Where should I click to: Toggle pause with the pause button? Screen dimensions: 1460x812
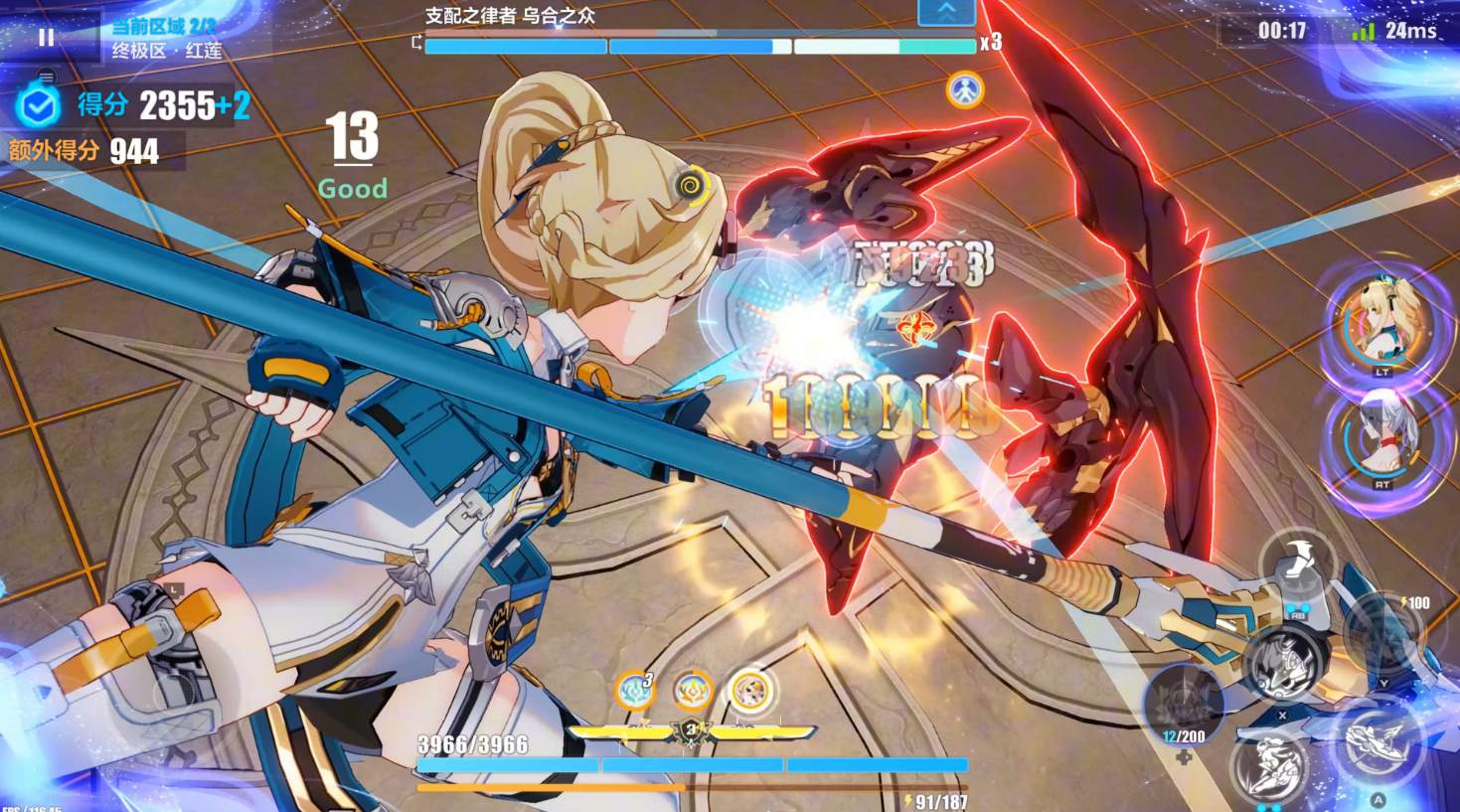tap(46, 38)
